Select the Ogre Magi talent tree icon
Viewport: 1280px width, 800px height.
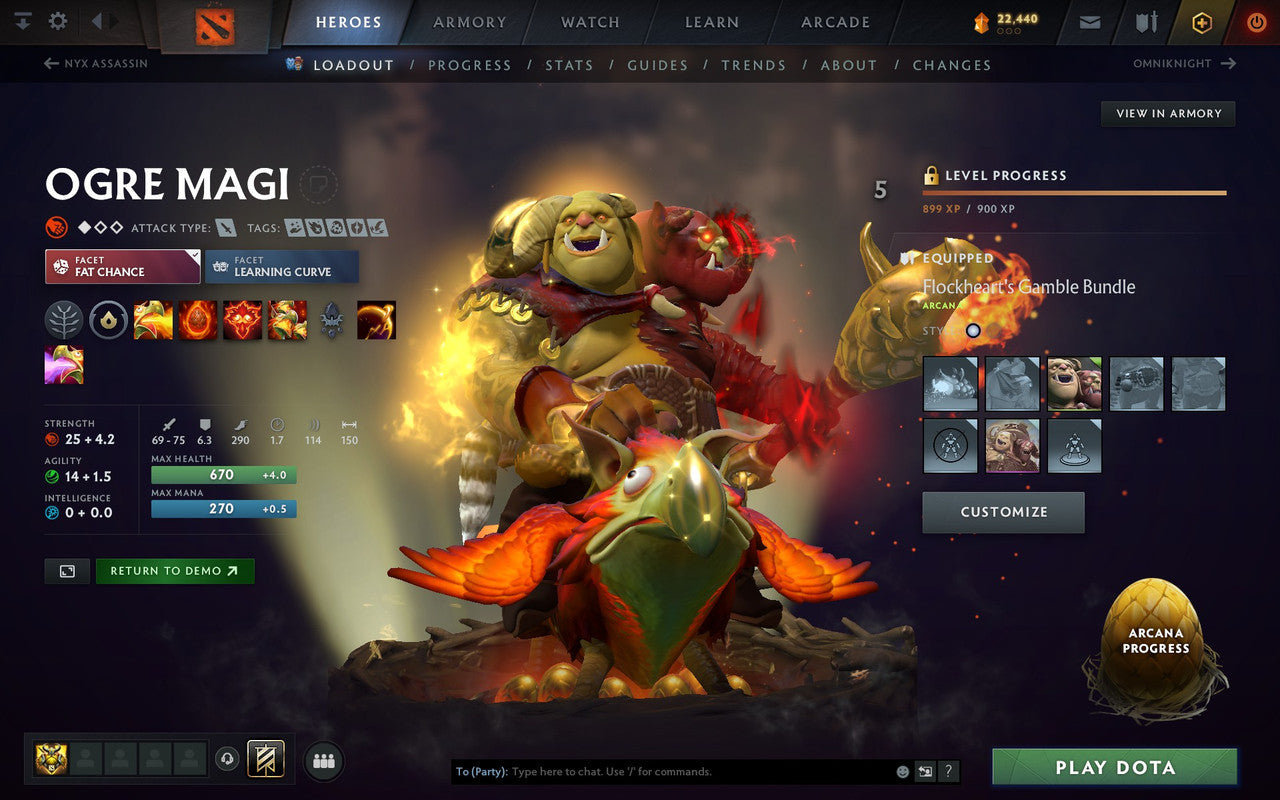tap(64, 320)
